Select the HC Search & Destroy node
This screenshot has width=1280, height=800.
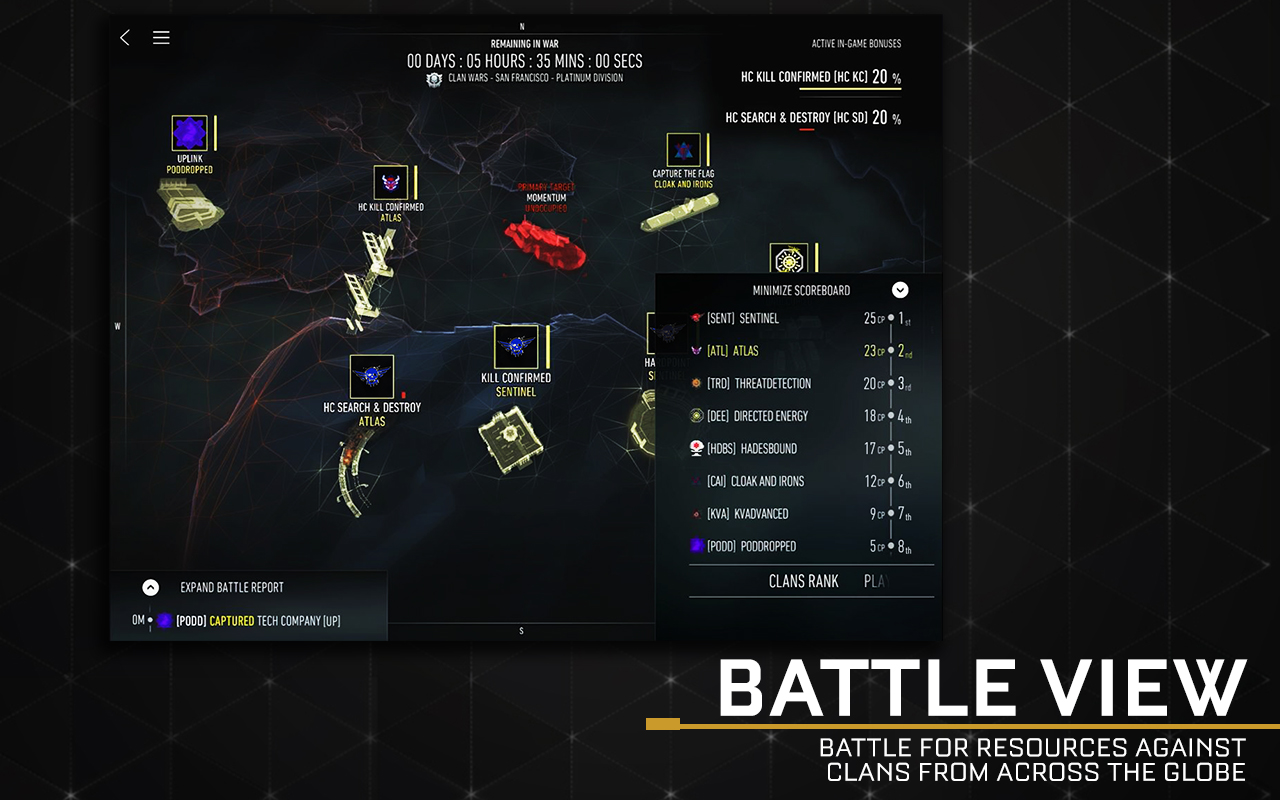(x=372, y=377)
